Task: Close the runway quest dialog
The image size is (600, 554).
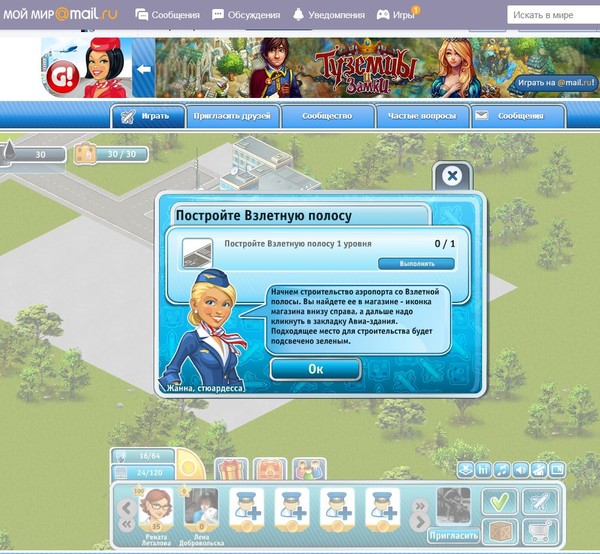Action: click(x=452, y=177)
